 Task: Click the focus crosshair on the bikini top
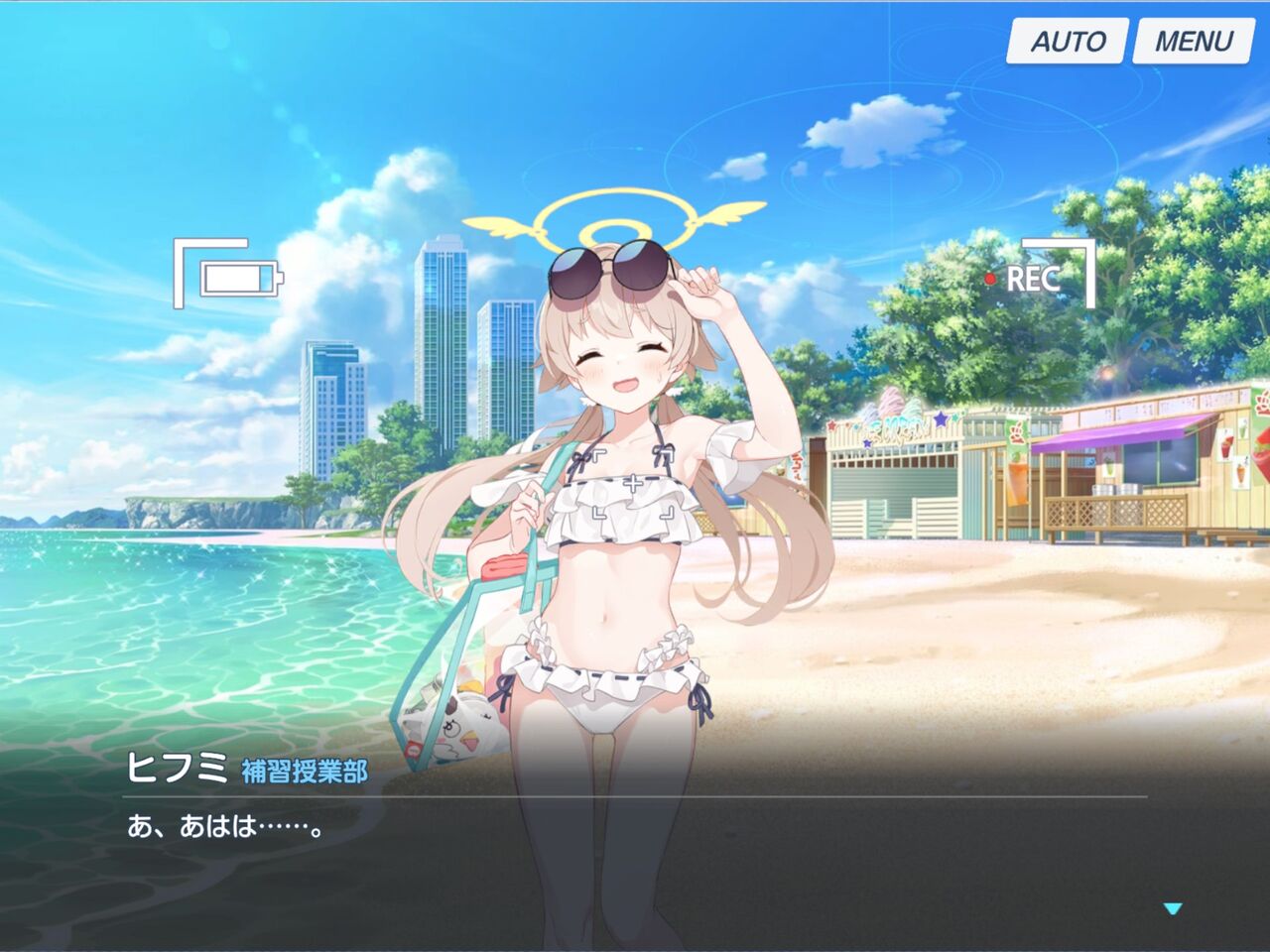click(632, 484)
